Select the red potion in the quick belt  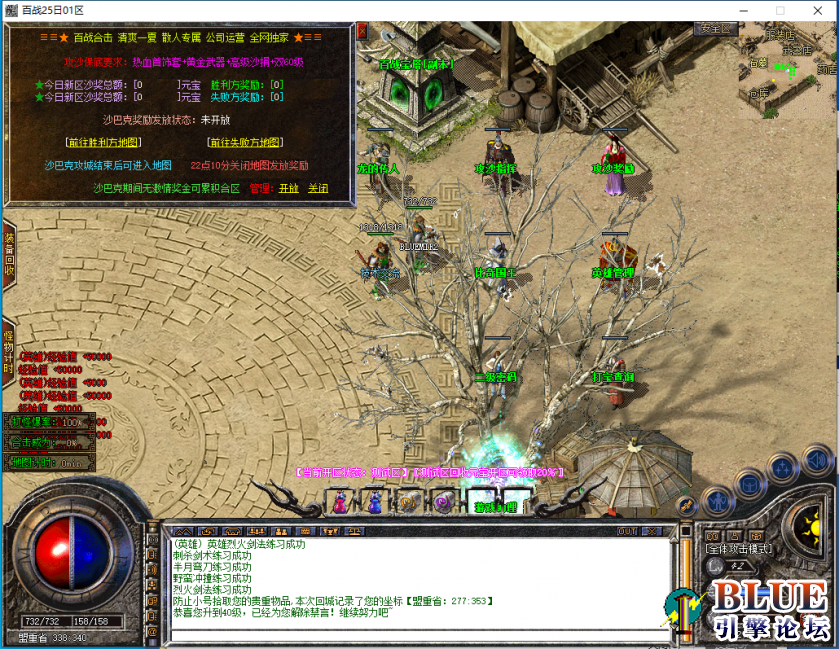coord(340,502)
